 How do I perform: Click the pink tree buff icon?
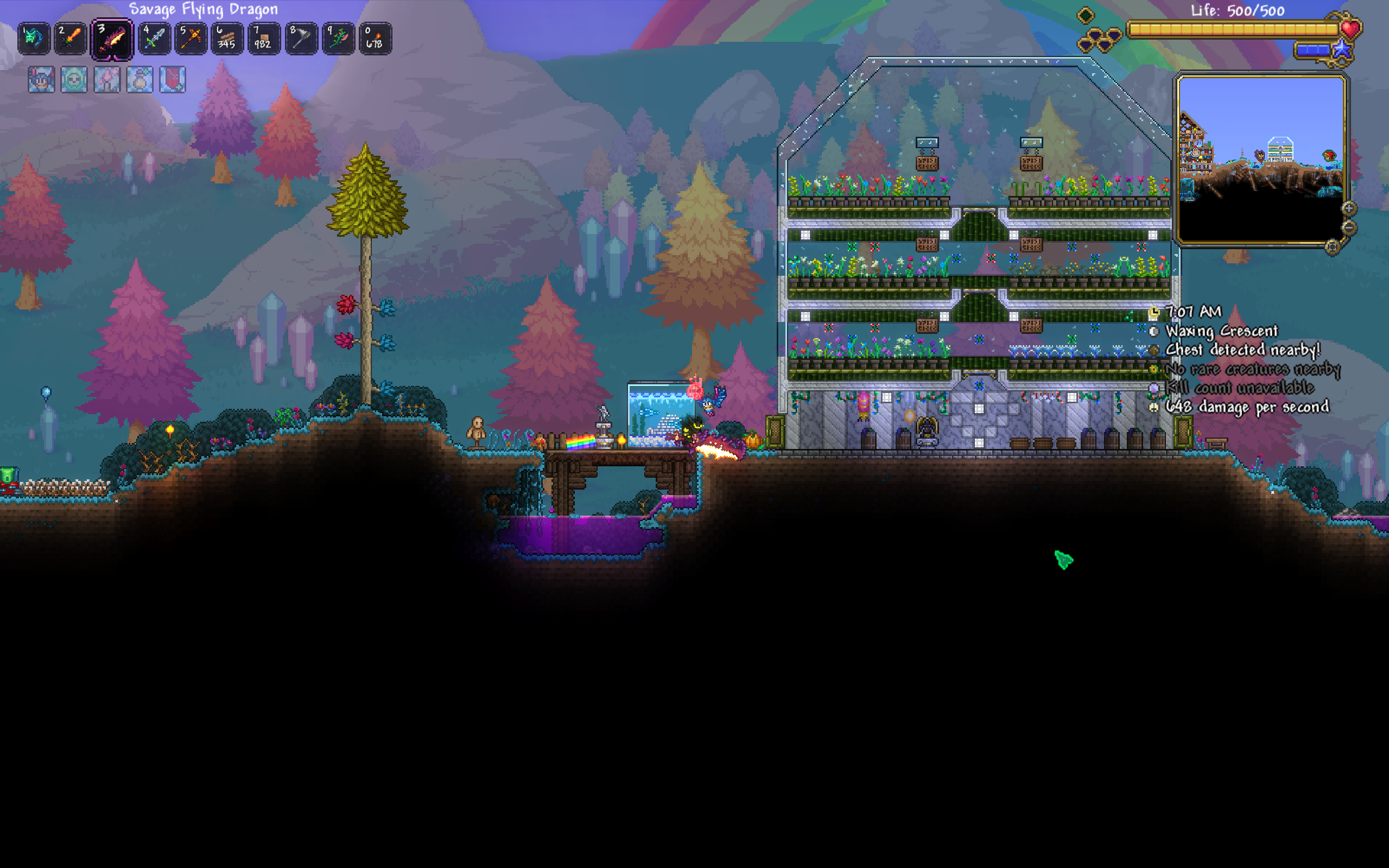pos(107,79)
